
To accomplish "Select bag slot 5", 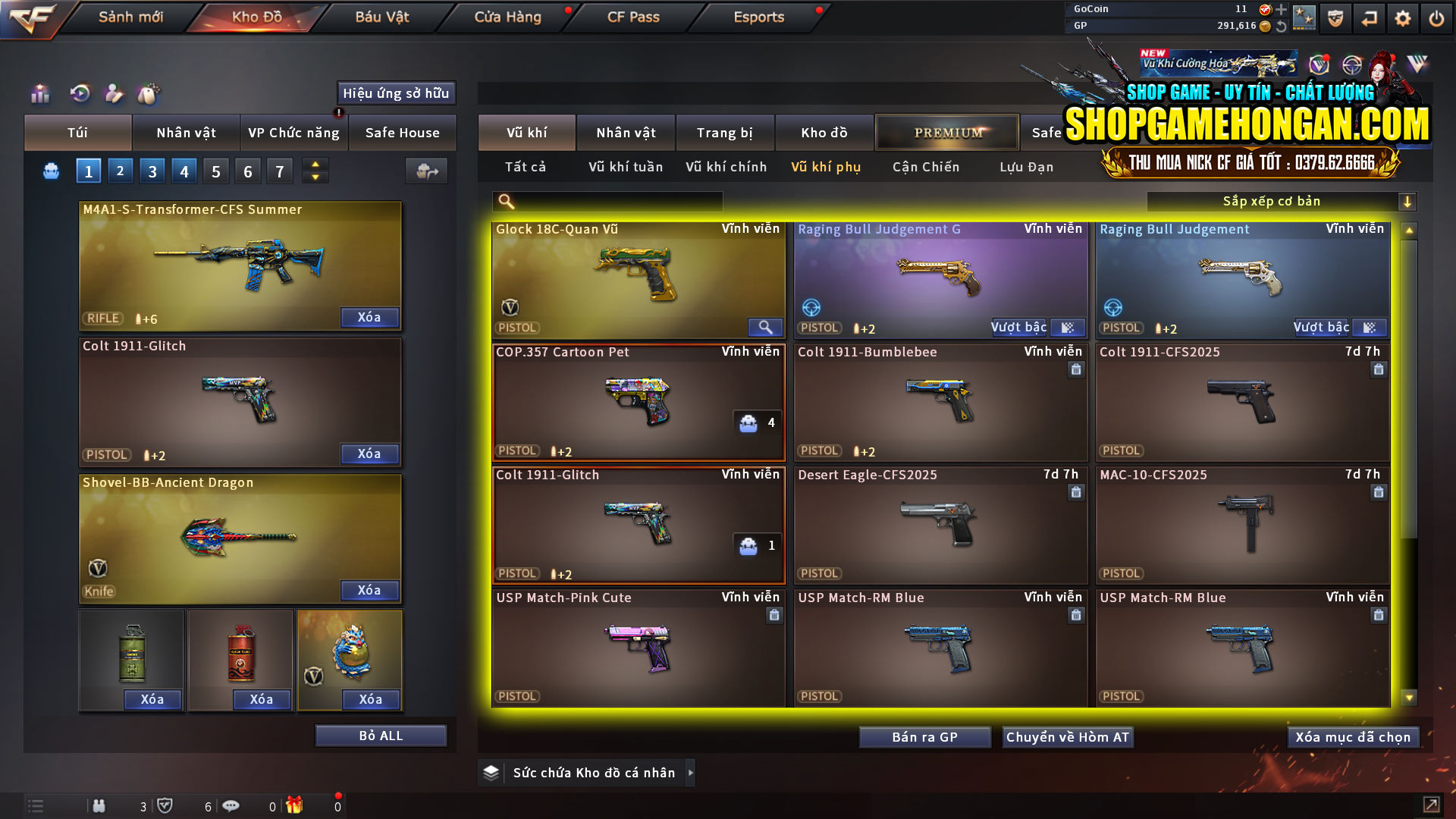I will tap(215, 171).
